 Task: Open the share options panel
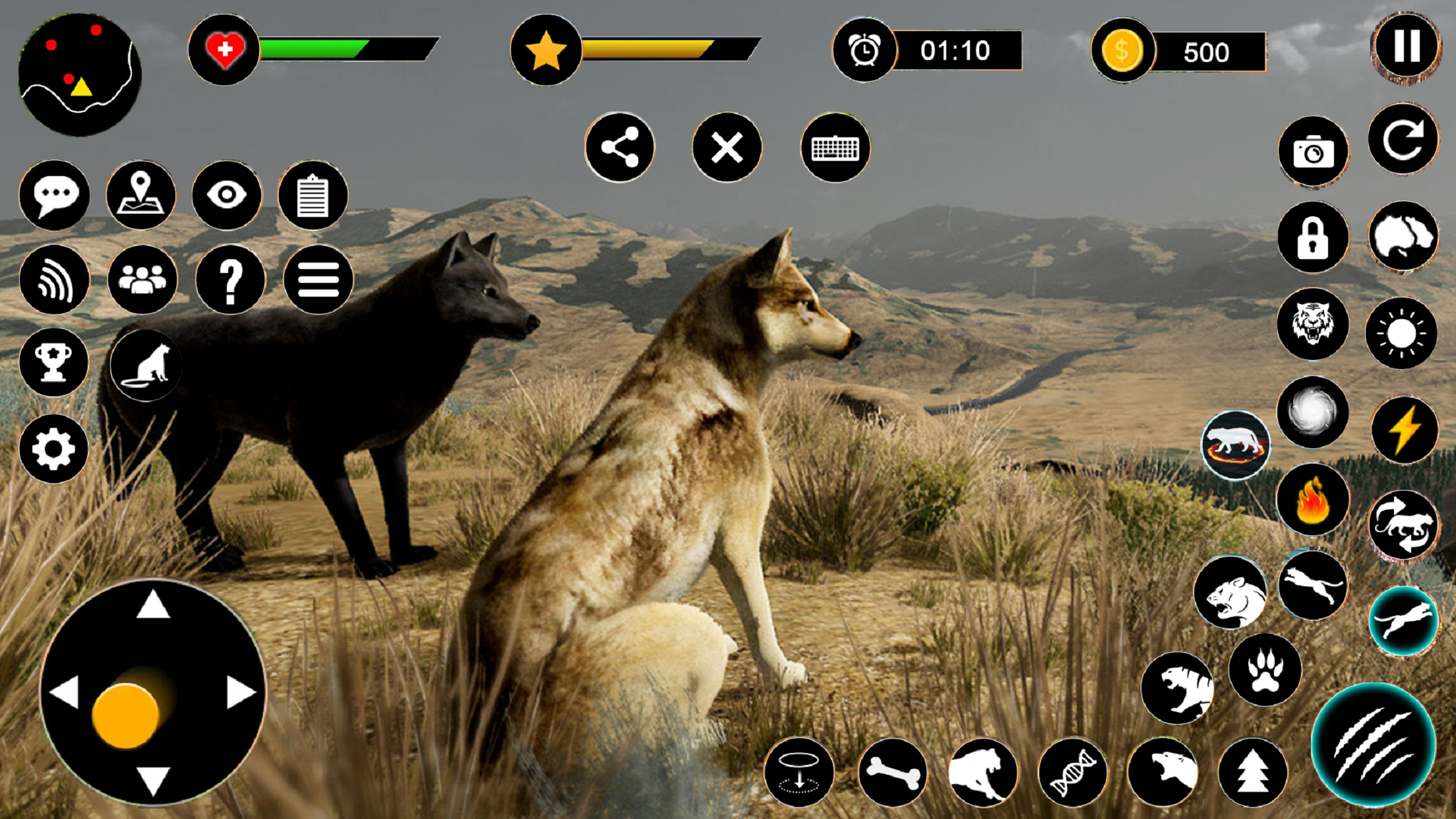point(620,148)
